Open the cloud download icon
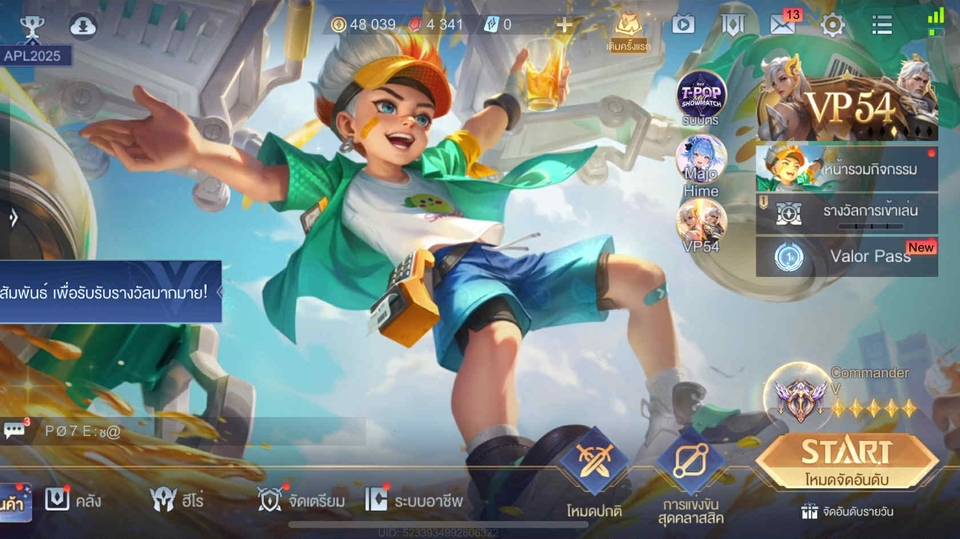Screen dimensions: 960x539 point(83,27)
